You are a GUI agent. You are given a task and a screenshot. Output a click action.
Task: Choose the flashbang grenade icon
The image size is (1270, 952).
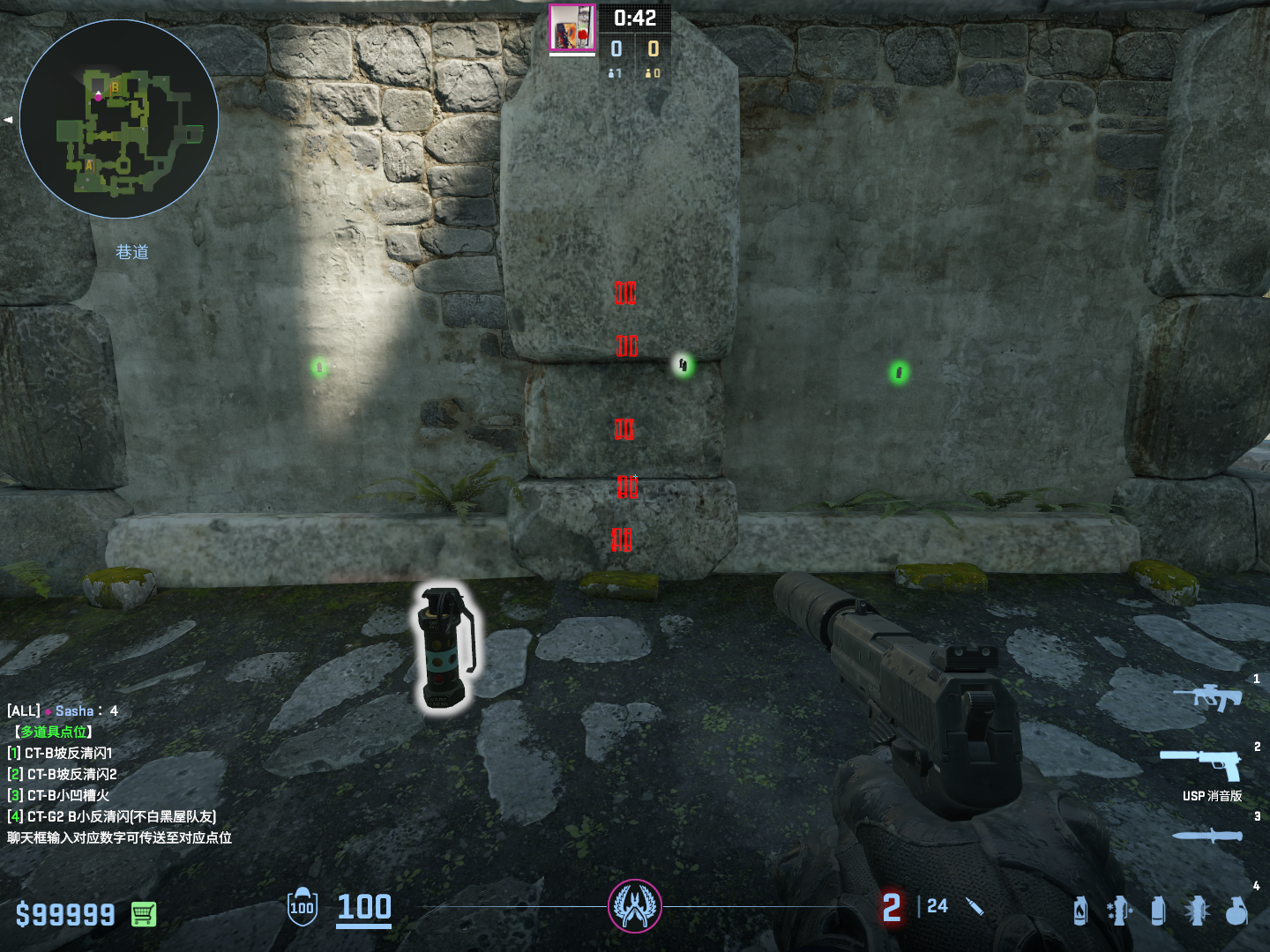1197,911
